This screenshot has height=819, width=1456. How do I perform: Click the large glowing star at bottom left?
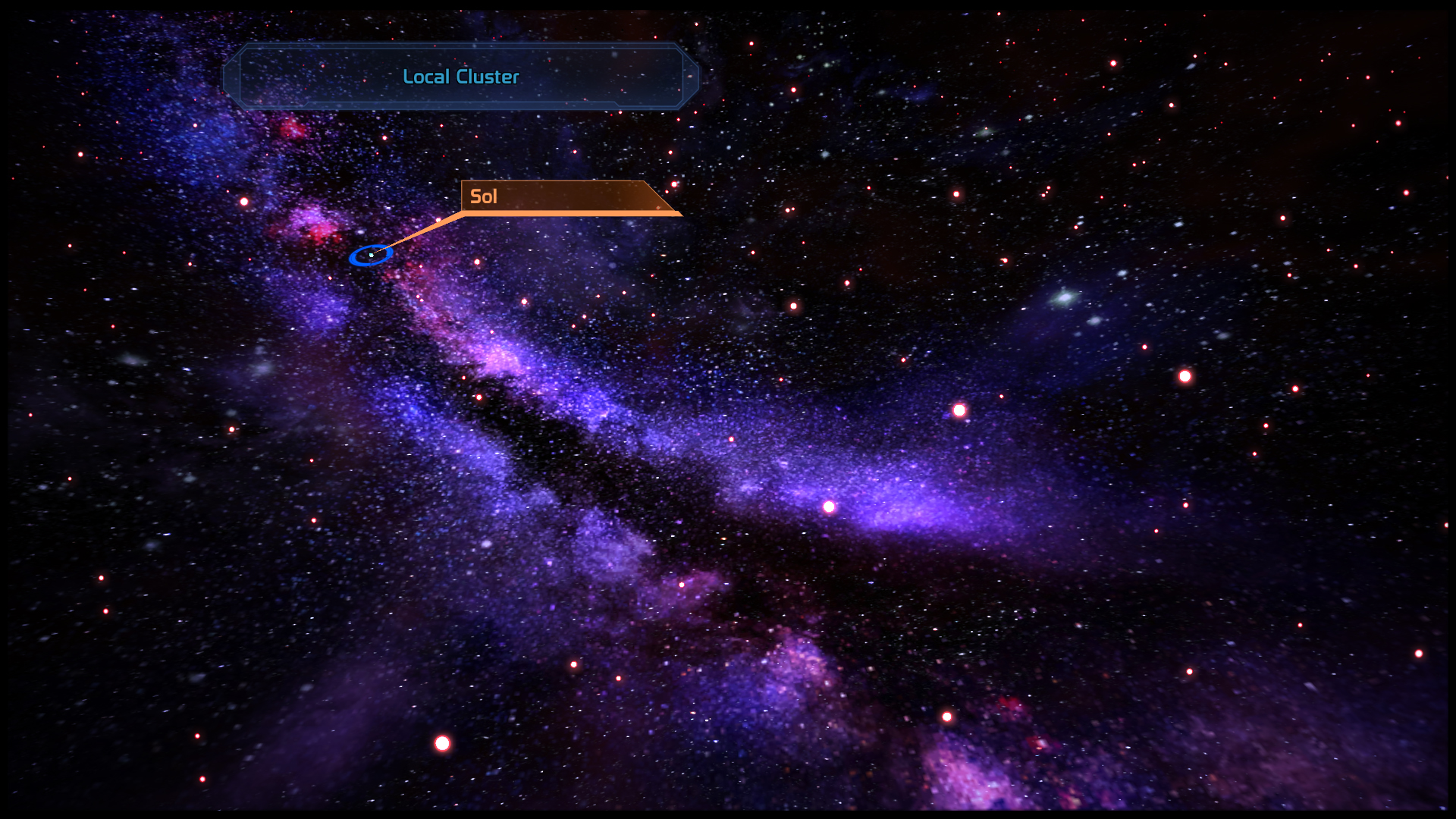pos(443,744)
